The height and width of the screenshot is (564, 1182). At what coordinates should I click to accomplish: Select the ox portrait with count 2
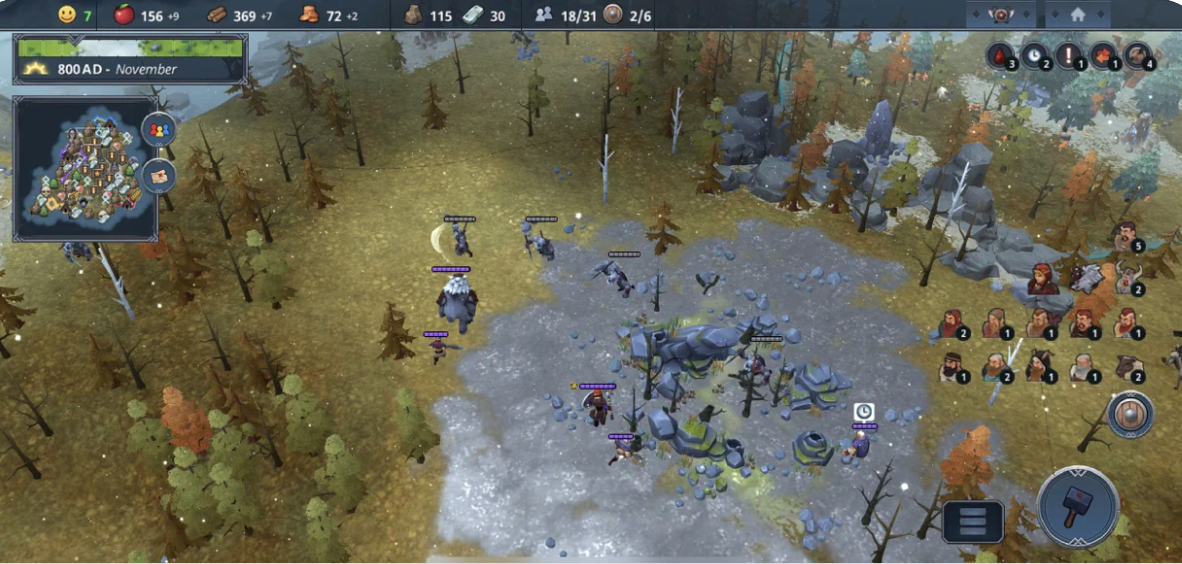coord(1129,367)
